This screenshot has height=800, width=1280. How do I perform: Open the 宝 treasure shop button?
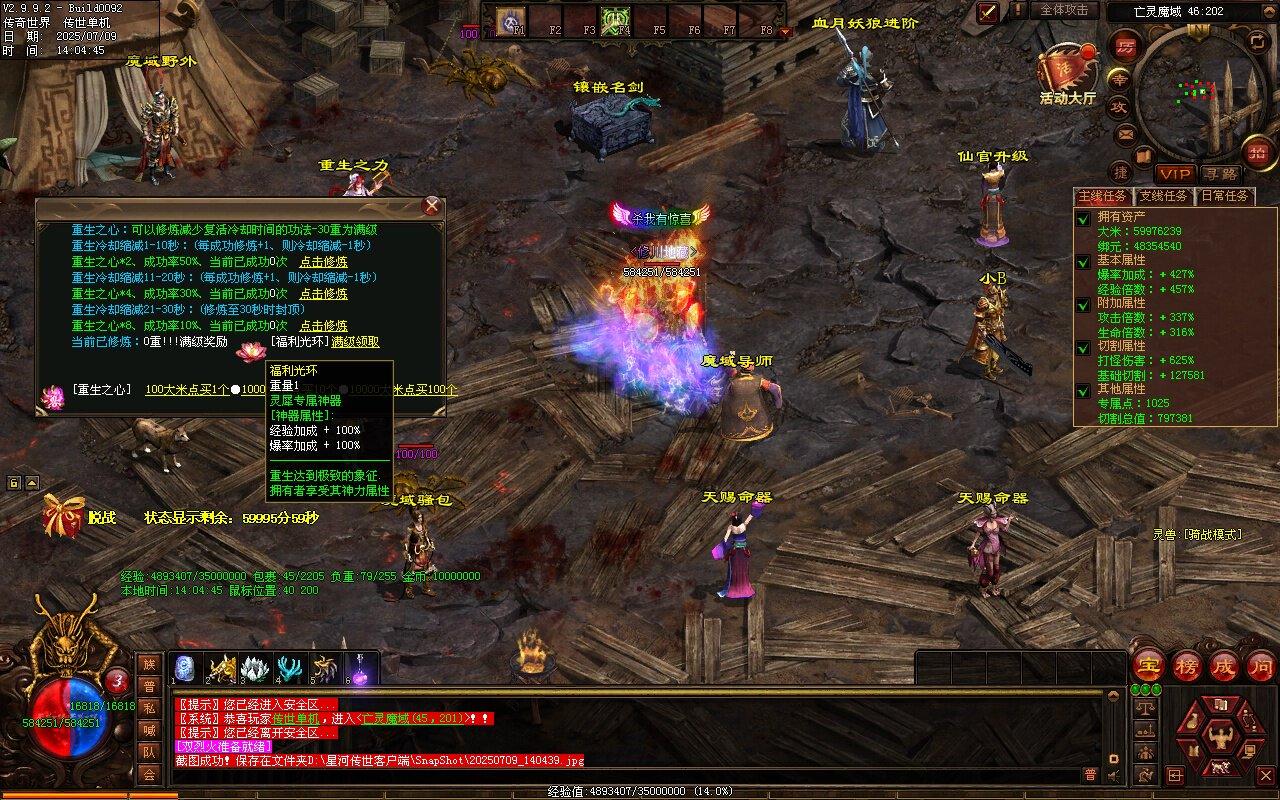(1149, 665)
